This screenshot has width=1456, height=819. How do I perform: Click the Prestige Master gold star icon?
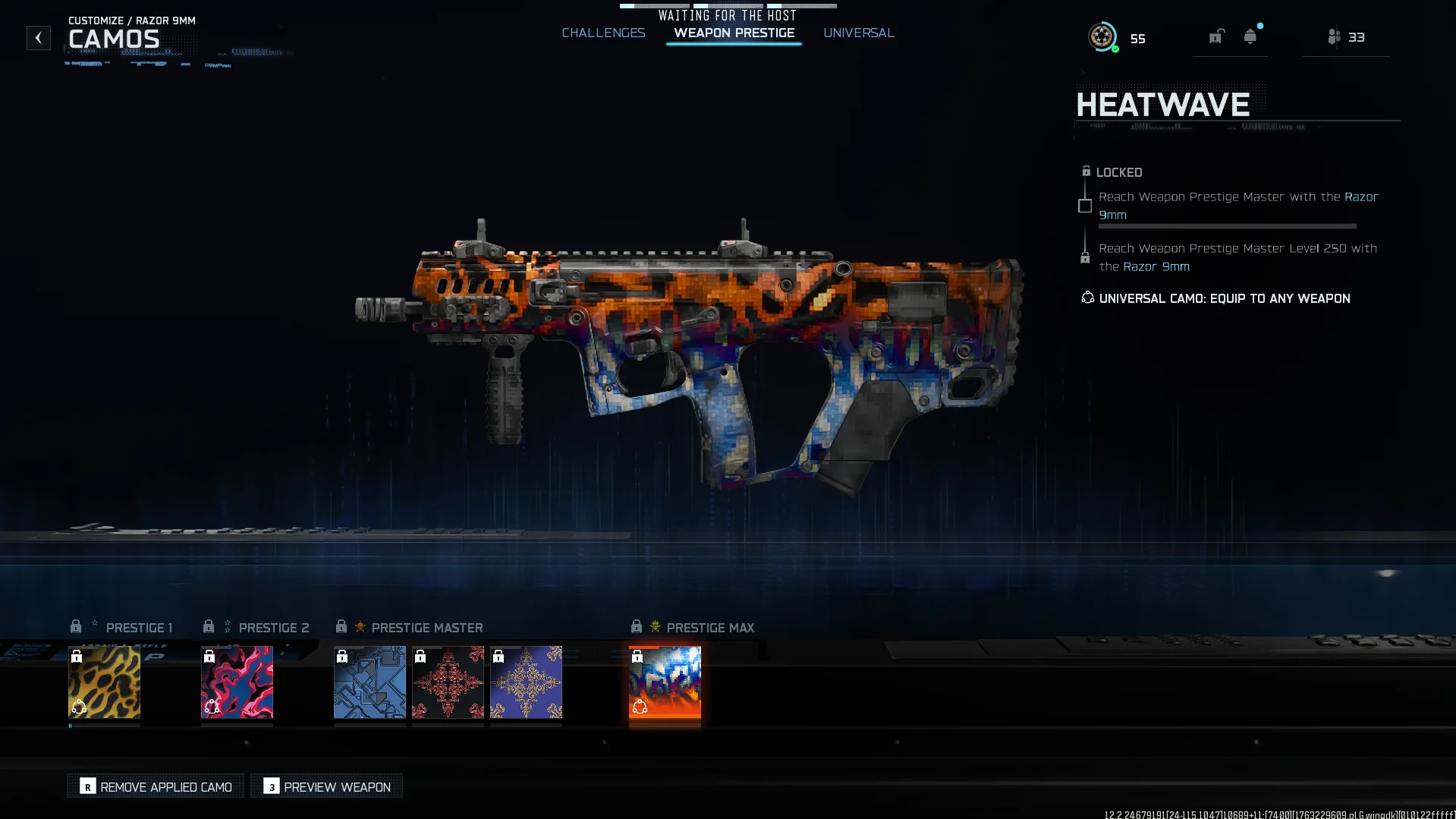[360, 625]
